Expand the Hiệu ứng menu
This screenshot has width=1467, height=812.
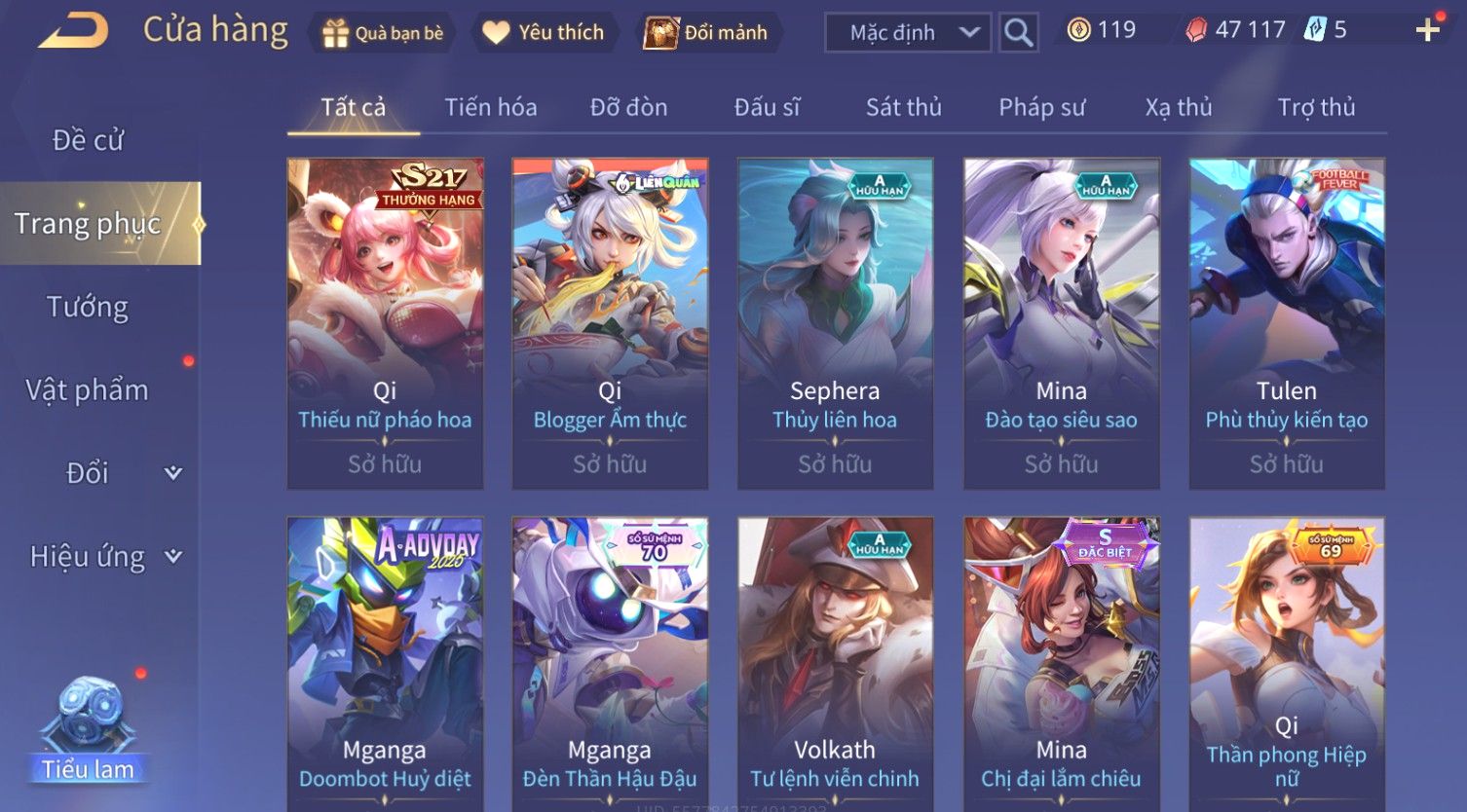click(x=102, y=557)
